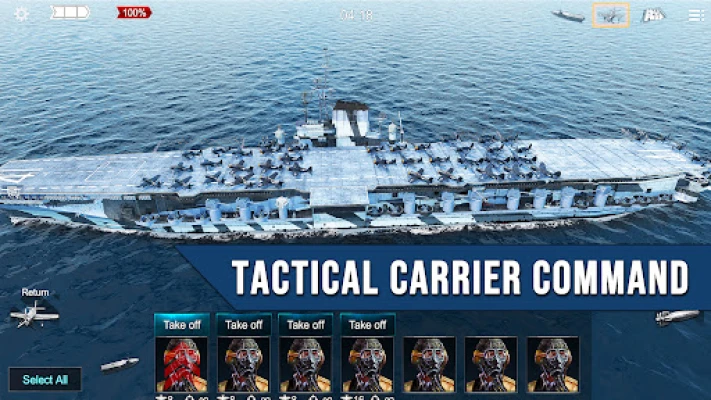Click the Return plane icon
Viewport: 711px width, 400px height.
point(34,314)
